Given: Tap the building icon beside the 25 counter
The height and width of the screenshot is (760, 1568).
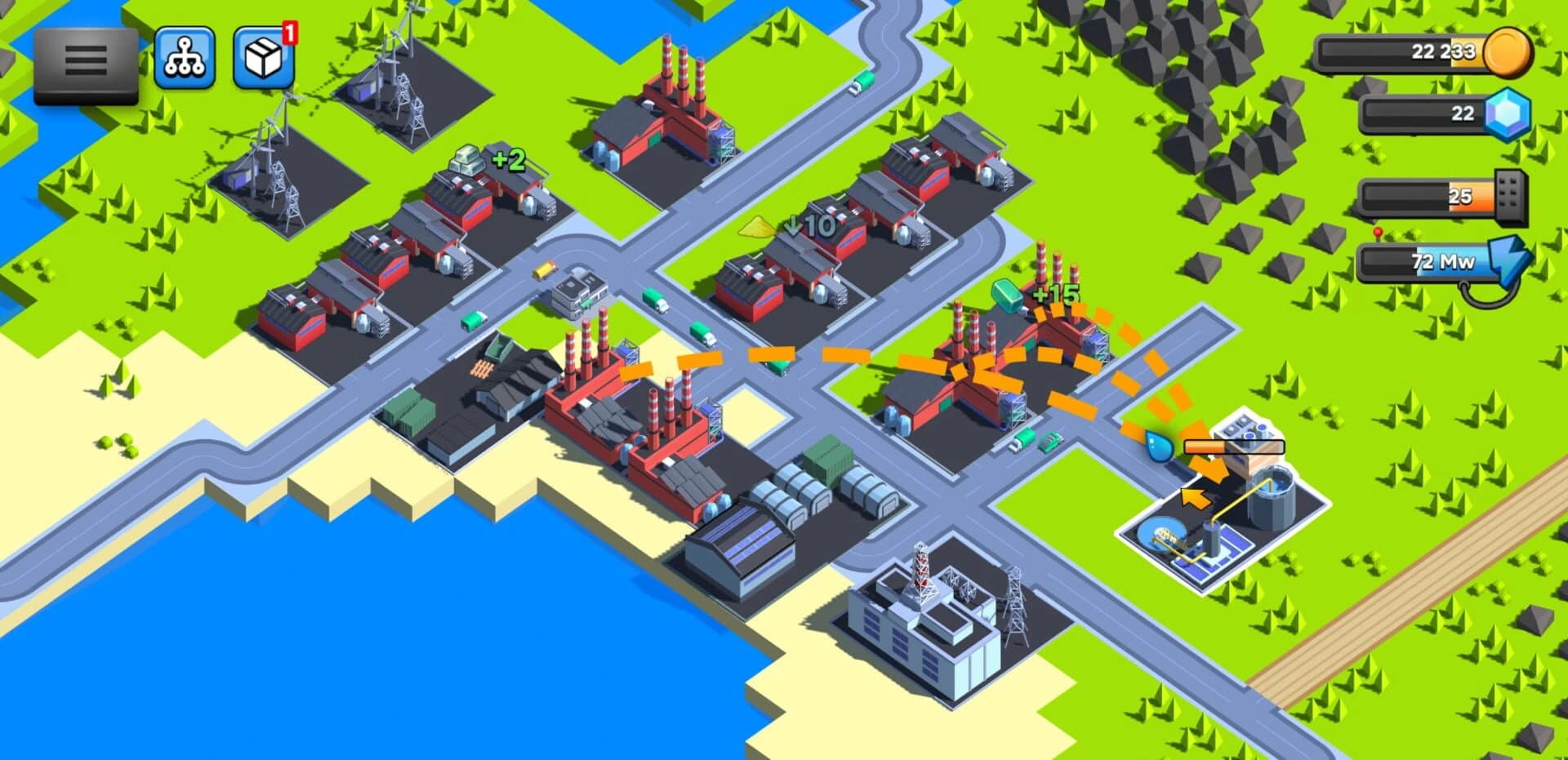Looking at the screenshot, I should click(1511, 196).
